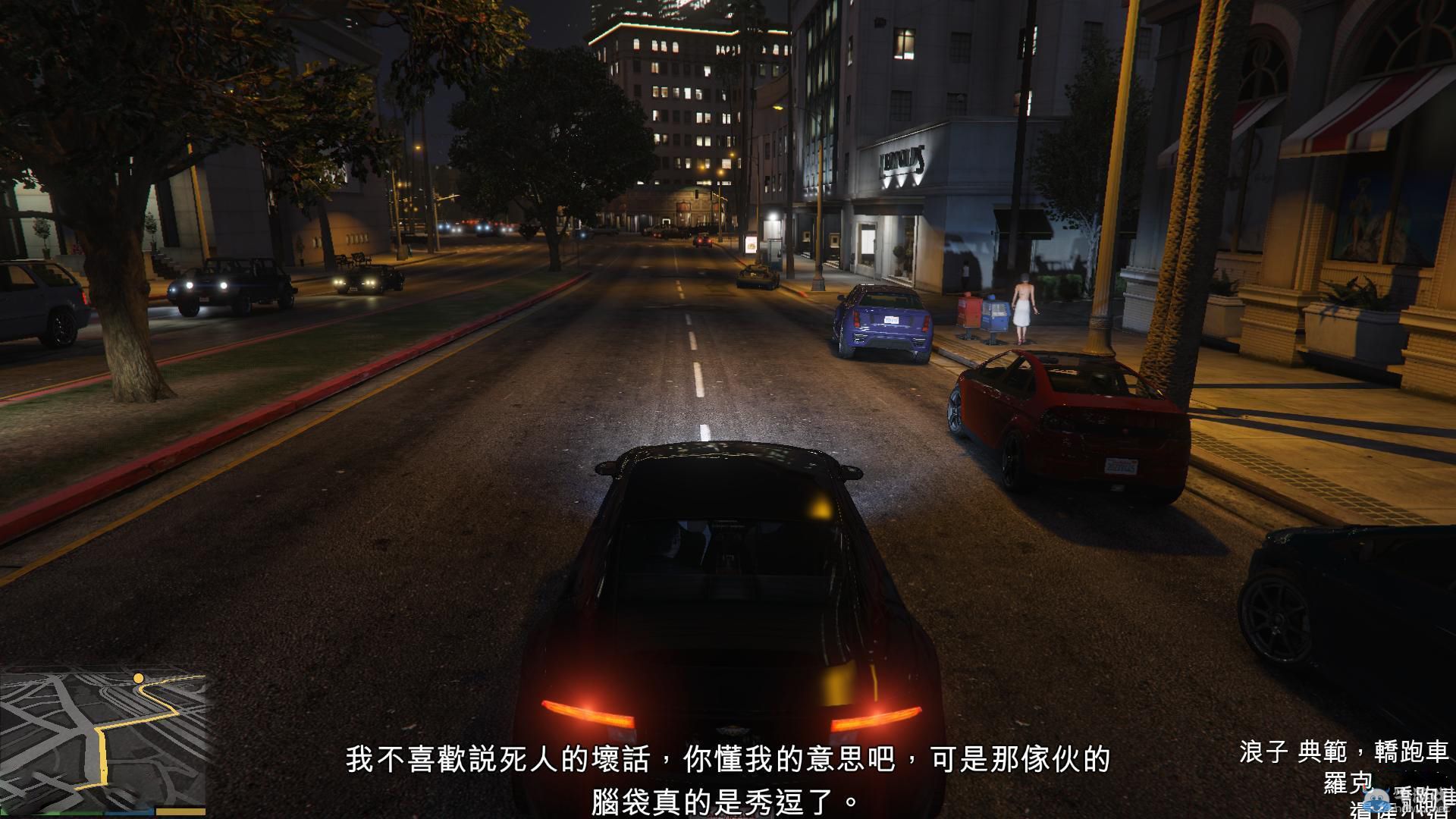Click the yellow special ability bar below the minimap
This screenshot has width=1456, height=819.
(180, 811)
